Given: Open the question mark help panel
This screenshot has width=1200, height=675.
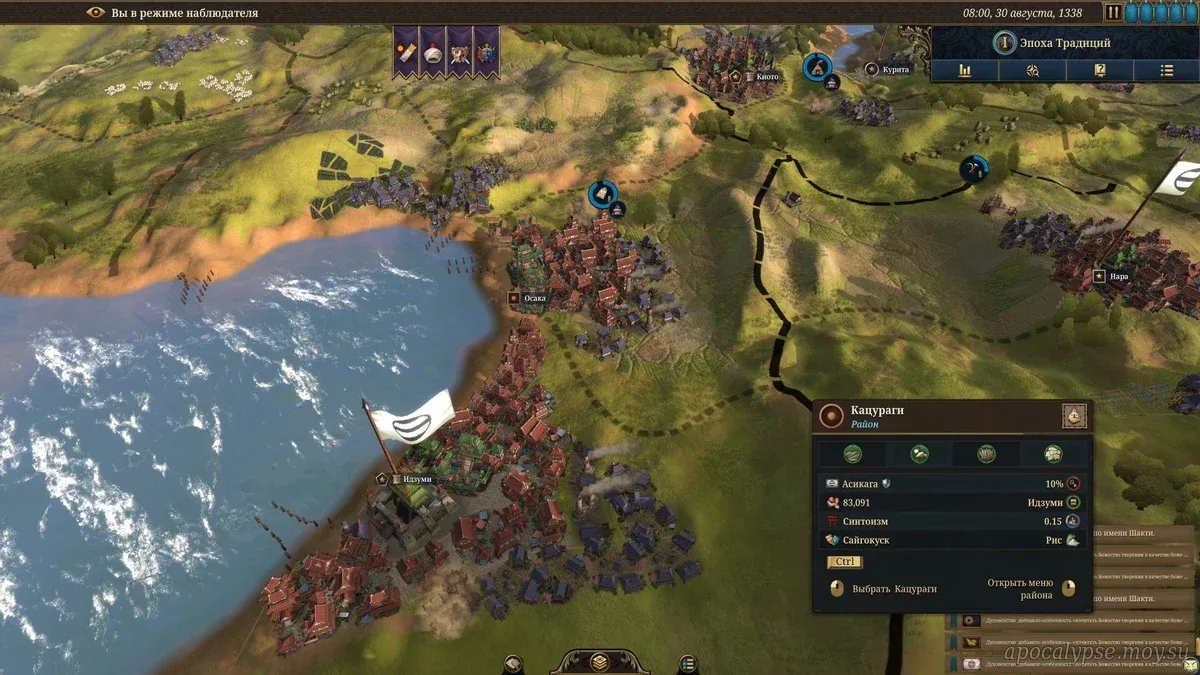Looking at the screenshot, I should coord(1099,70).
